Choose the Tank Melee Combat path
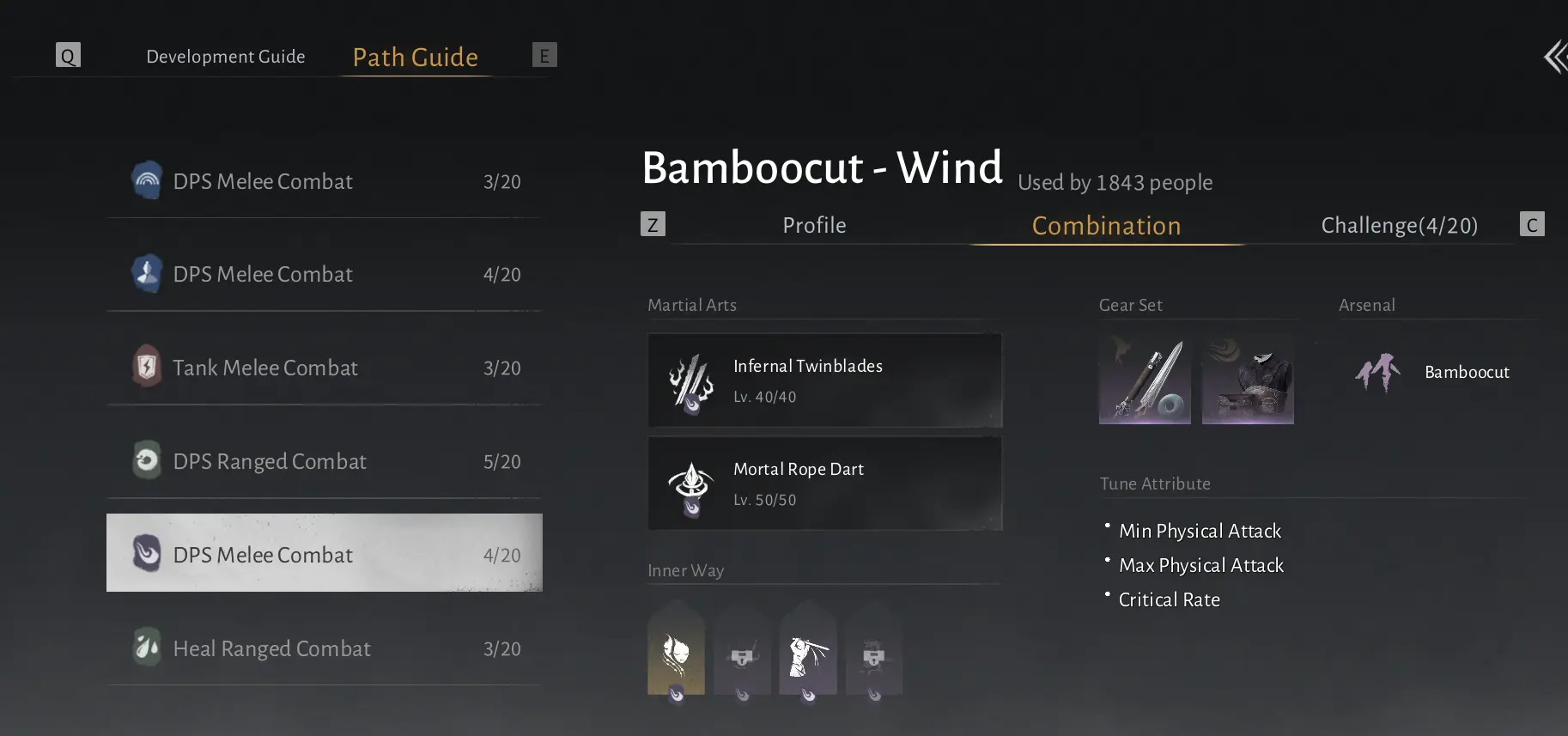This screenshot has width=1568, height=736. point(324,368)
